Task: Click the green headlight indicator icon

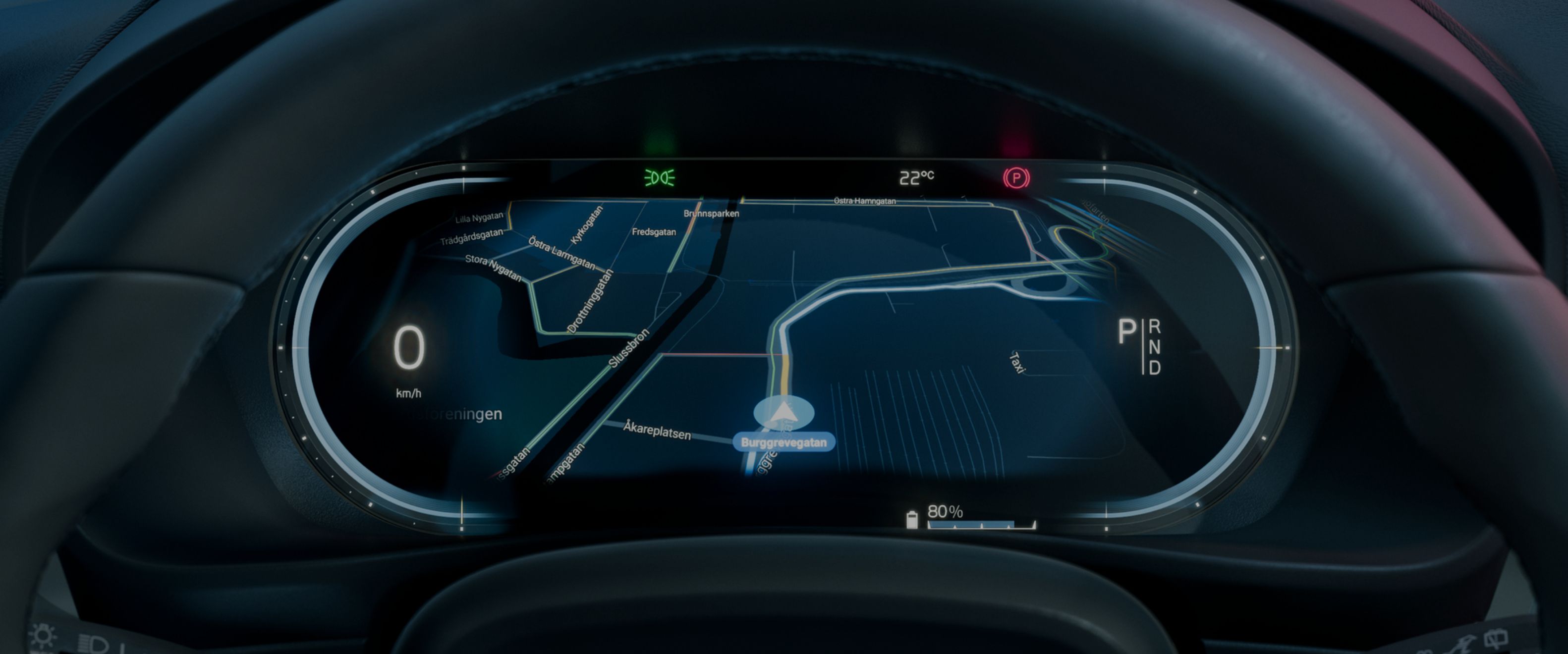Action: [659, 178]
